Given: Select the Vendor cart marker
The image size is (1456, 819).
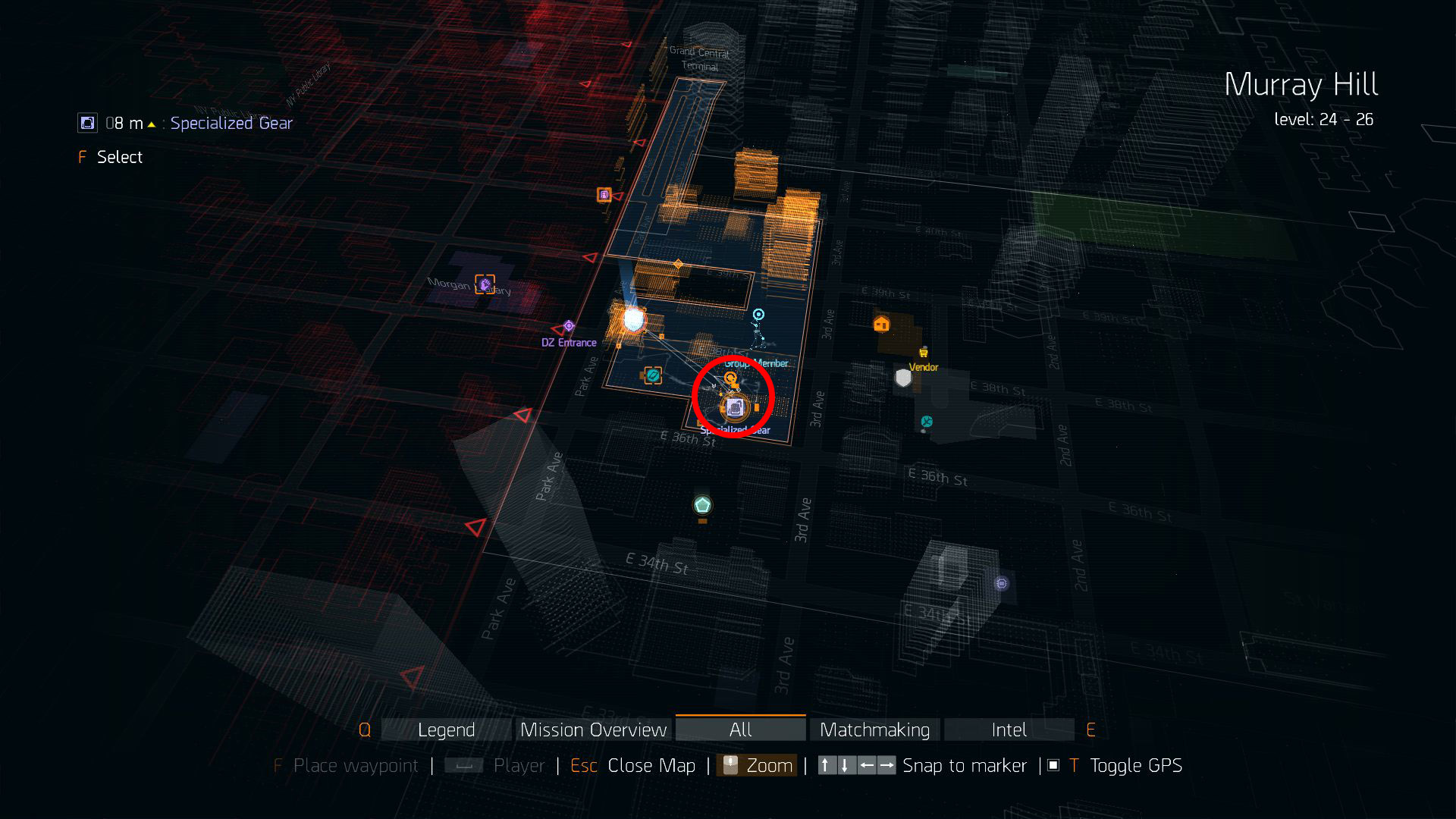Looking at the screenshot, I should [924, 353].
